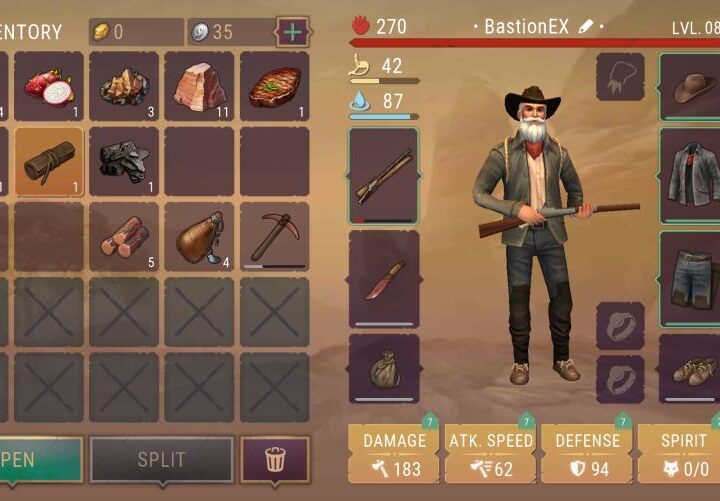Select the ore rocks inventory slot
This screenshot has width=720, height=501.
(x=123, y=87)
